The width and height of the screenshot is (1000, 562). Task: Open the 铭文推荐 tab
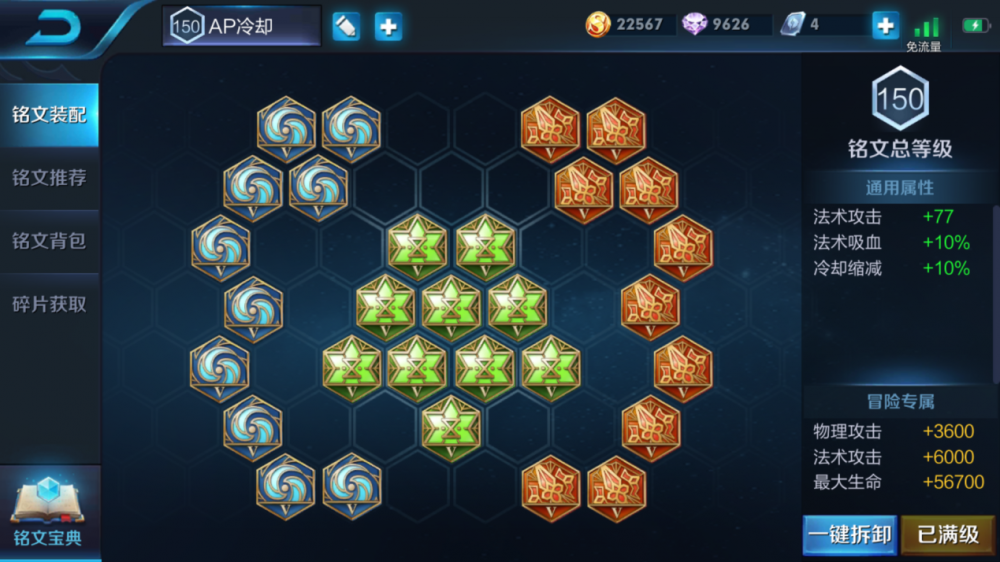click(49, 178)
